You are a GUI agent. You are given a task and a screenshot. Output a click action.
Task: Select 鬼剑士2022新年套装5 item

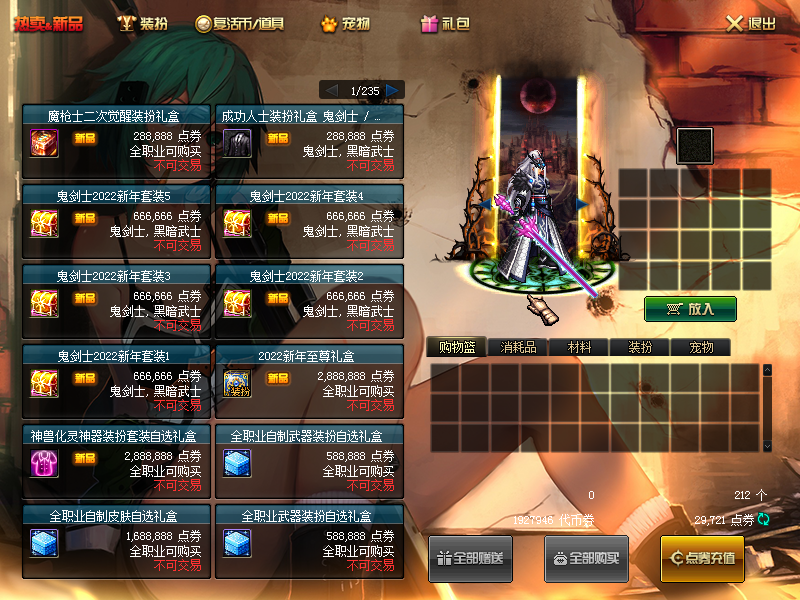pos(116,219)
